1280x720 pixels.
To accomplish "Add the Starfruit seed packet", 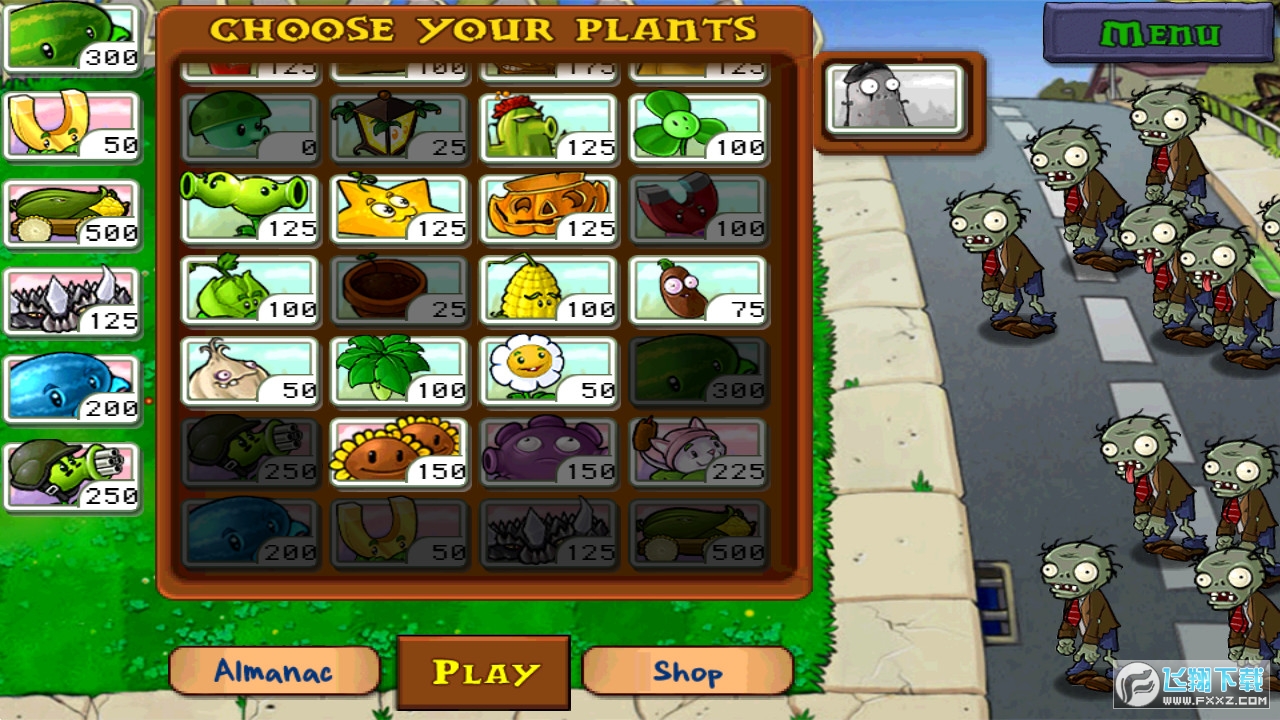I will click(399, 209).
